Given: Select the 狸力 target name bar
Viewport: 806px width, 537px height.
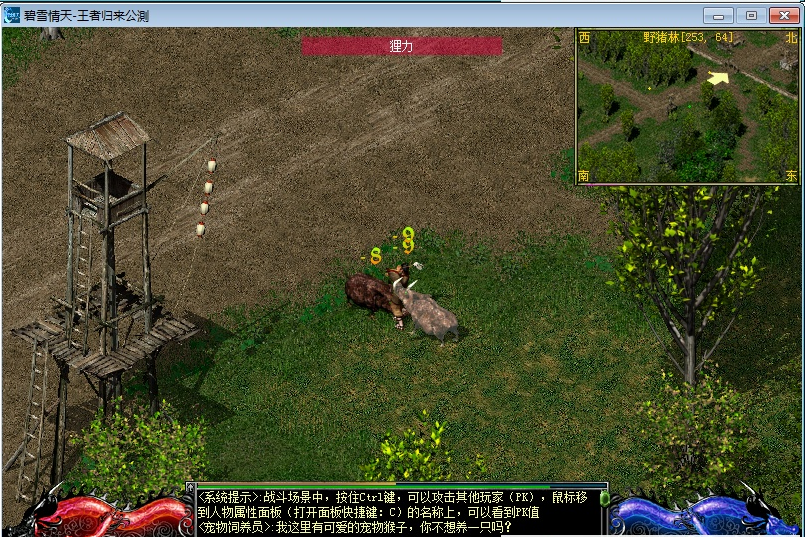Looking at the screenshot, I should point(401,46).
